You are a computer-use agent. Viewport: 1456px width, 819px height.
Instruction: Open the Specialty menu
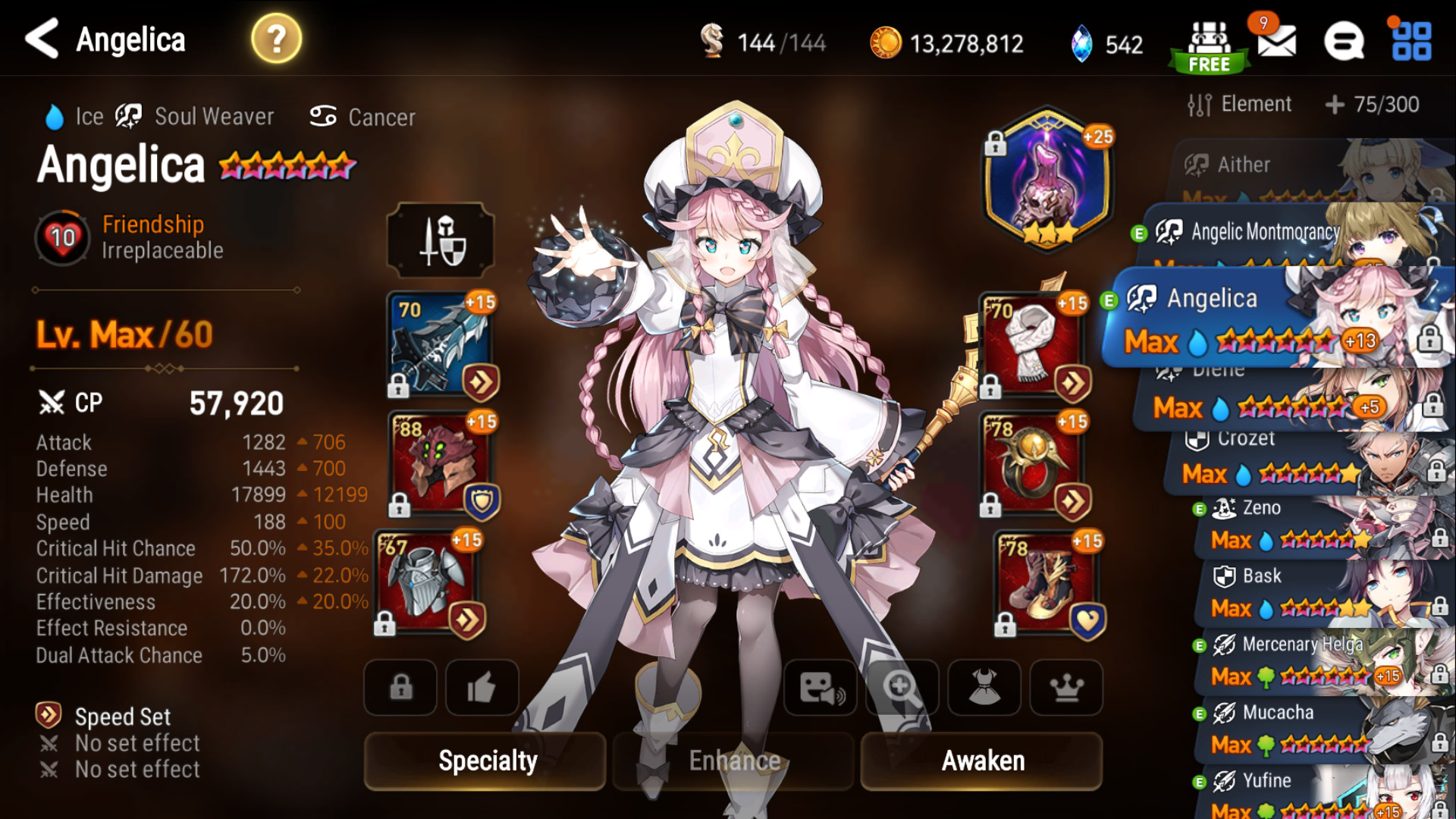click(486, 761)
